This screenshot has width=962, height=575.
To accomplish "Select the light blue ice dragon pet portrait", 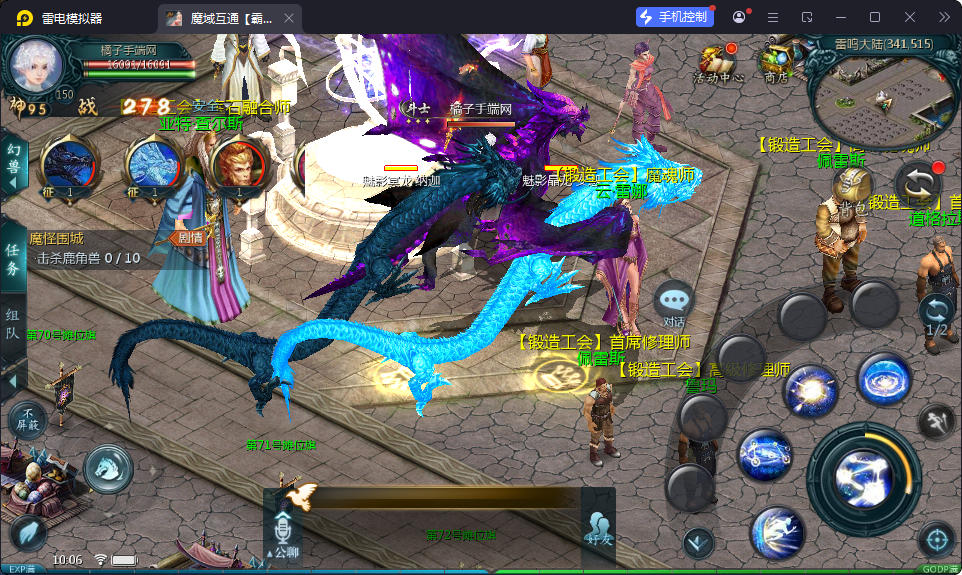I will (153, 163).
